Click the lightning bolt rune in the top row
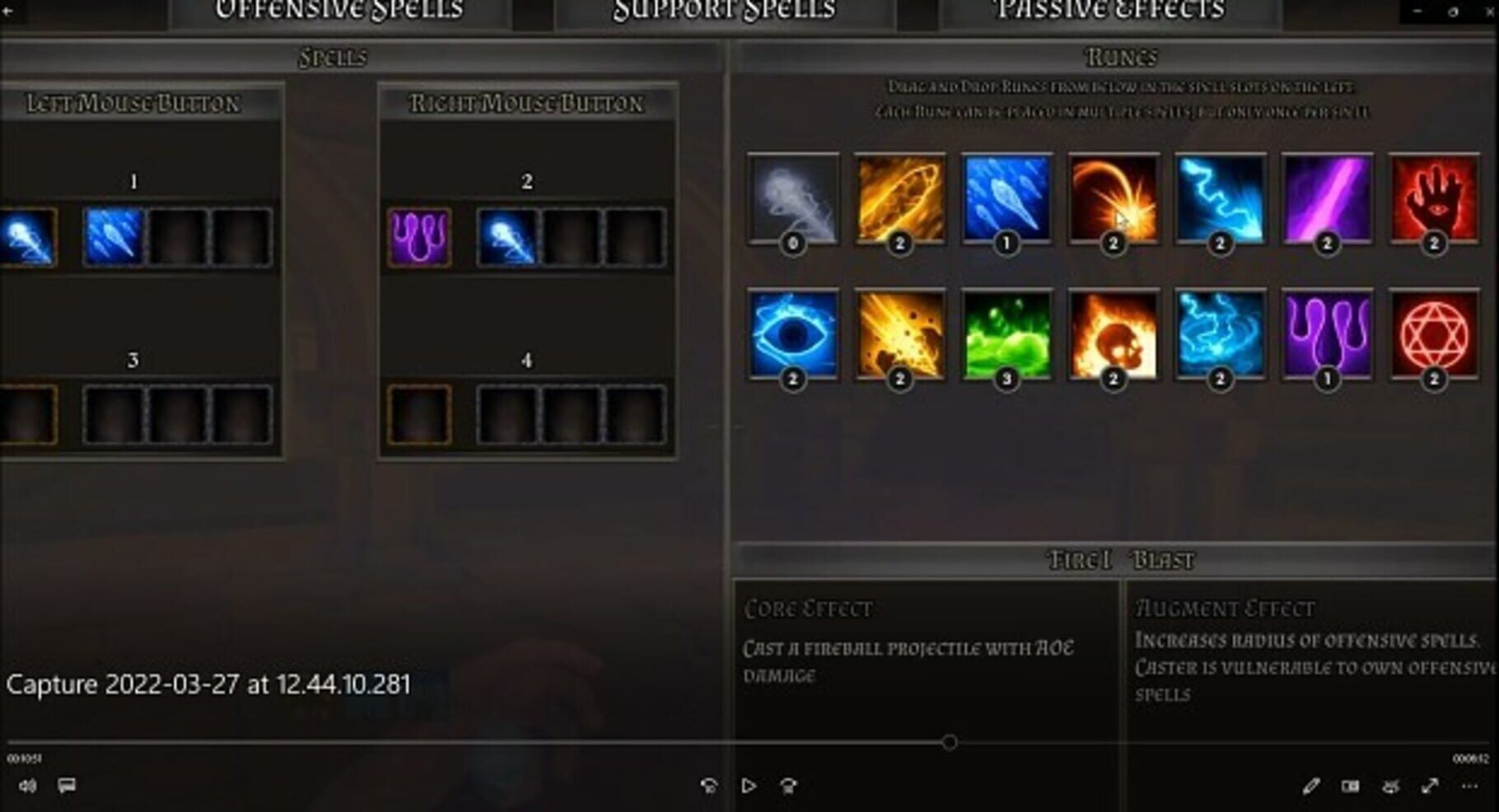 1219,198
